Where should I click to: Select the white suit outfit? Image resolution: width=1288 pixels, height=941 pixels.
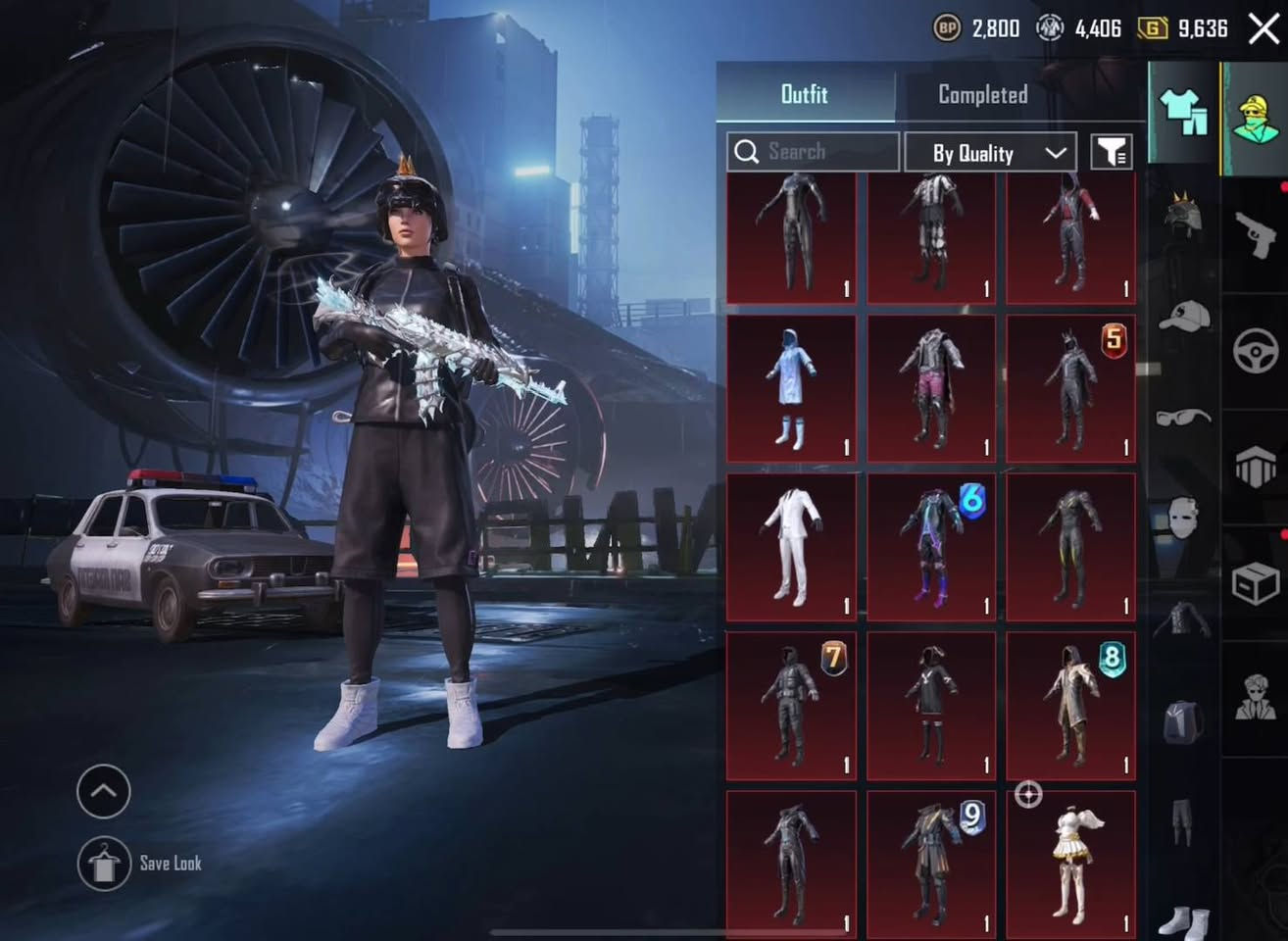pos(791,547)
